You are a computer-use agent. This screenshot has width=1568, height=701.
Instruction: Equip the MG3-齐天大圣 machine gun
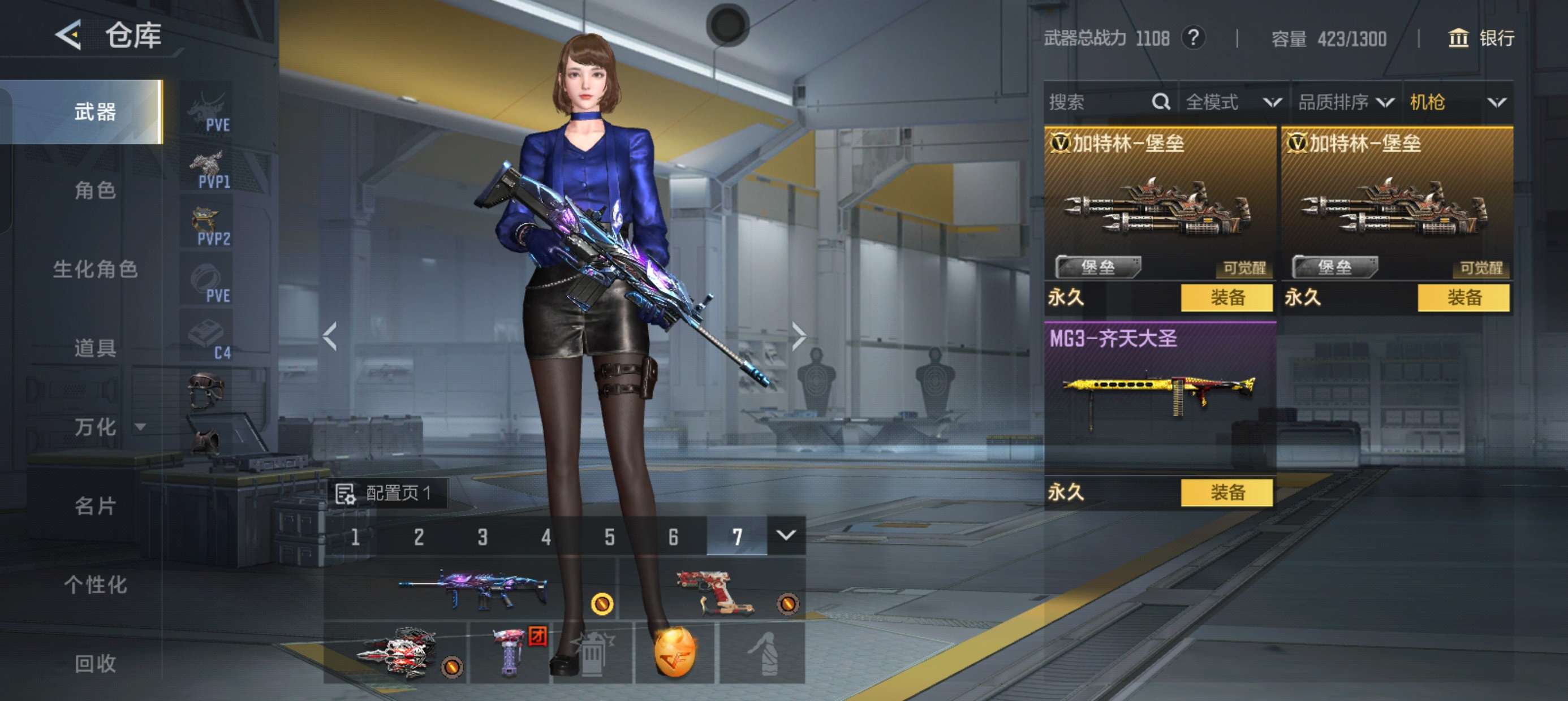(x=1226, y=492)
